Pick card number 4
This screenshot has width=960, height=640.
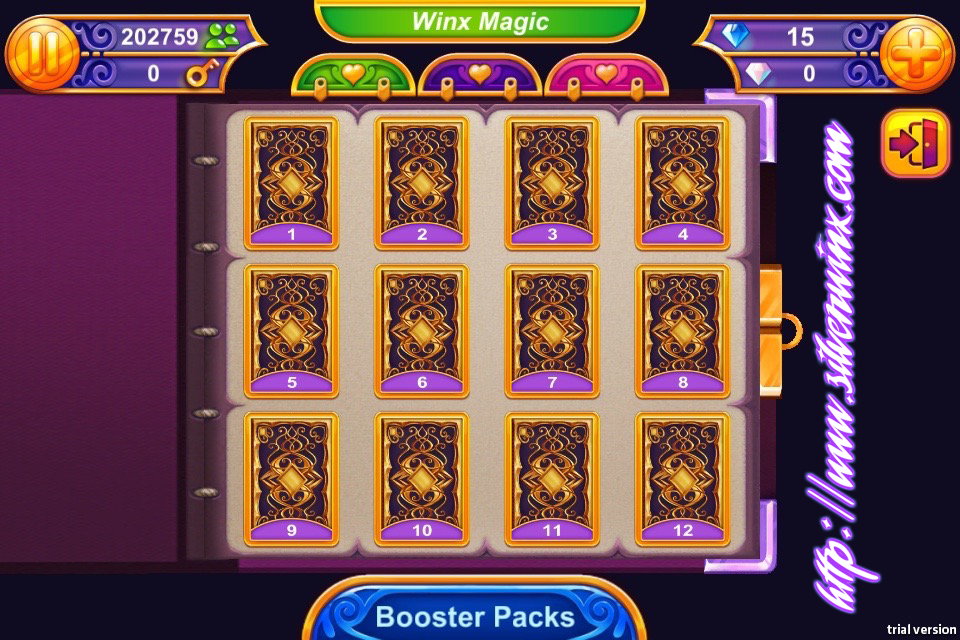pos(683,182)
